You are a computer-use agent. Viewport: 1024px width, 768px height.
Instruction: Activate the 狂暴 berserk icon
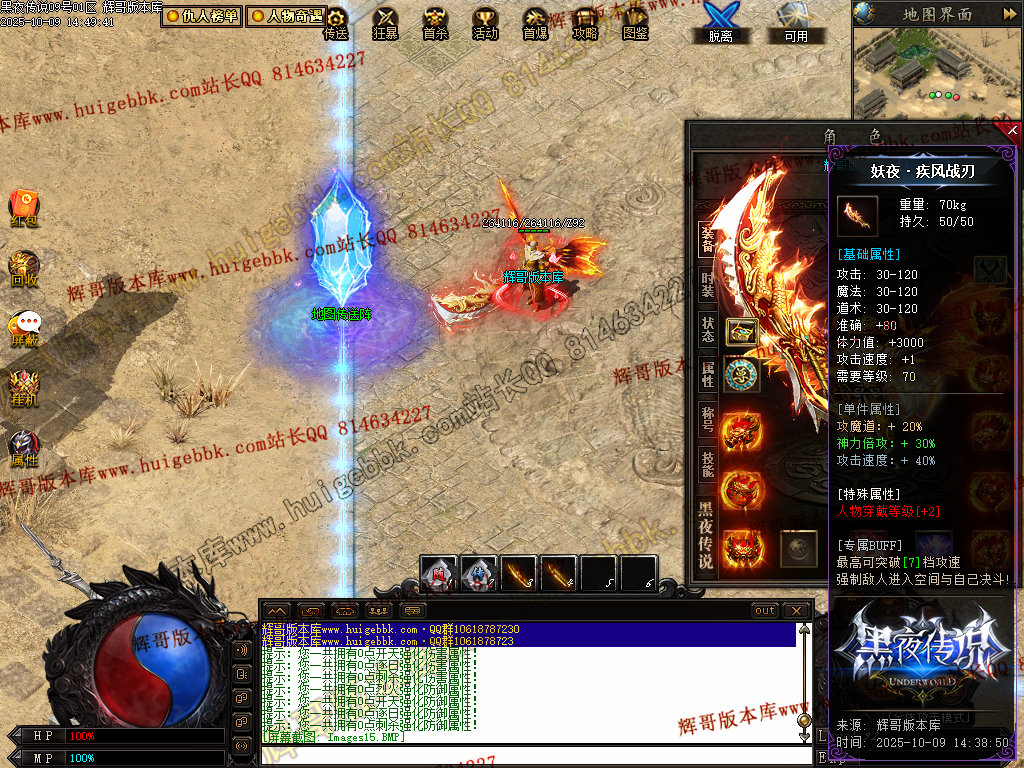click(x=385, y=22)
